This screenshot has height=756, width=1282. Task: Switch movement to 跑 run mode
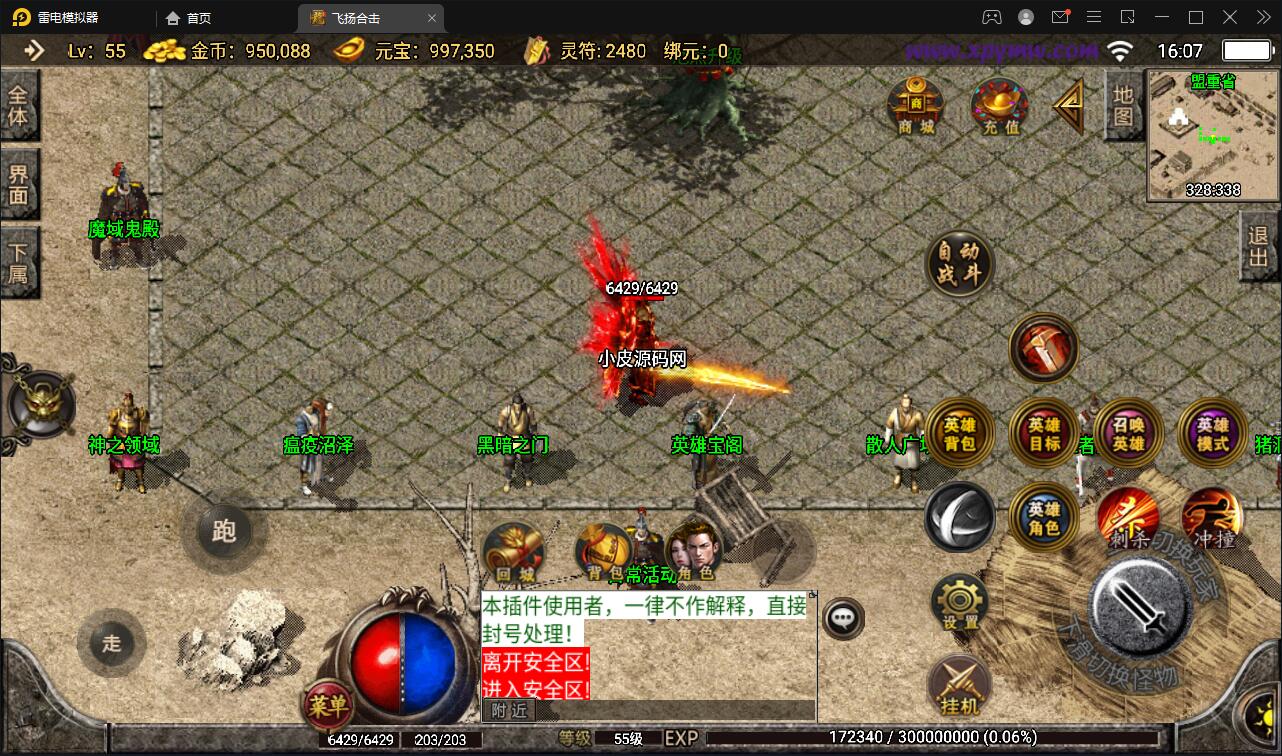[224, 533]
